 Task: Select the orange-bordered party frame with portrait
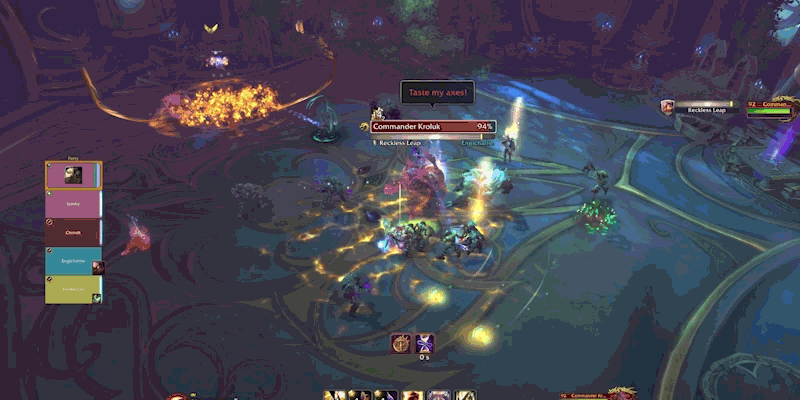click(73, 175)
